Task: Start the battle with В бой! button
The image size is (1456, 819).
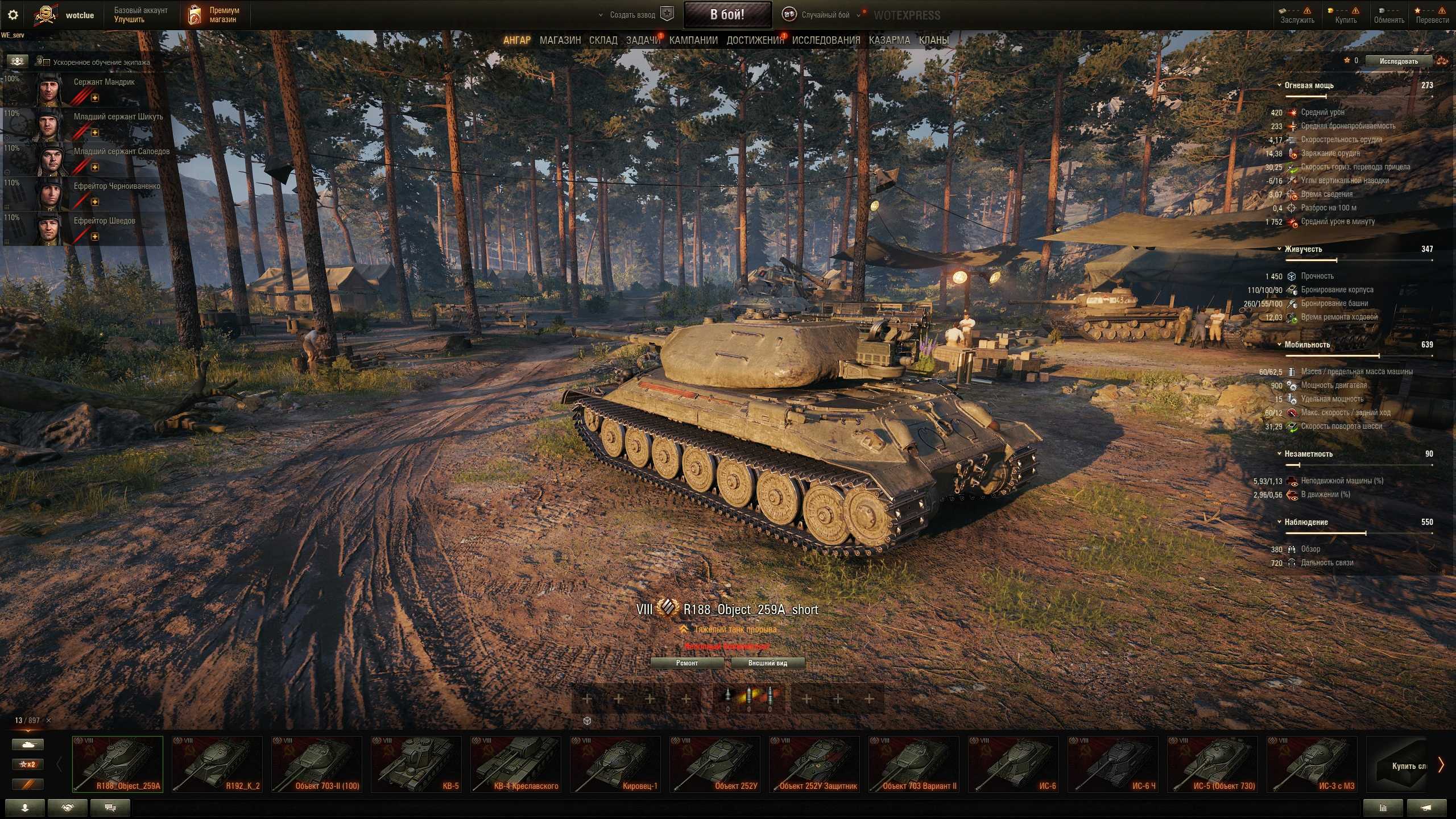Action: coord(727,15)
